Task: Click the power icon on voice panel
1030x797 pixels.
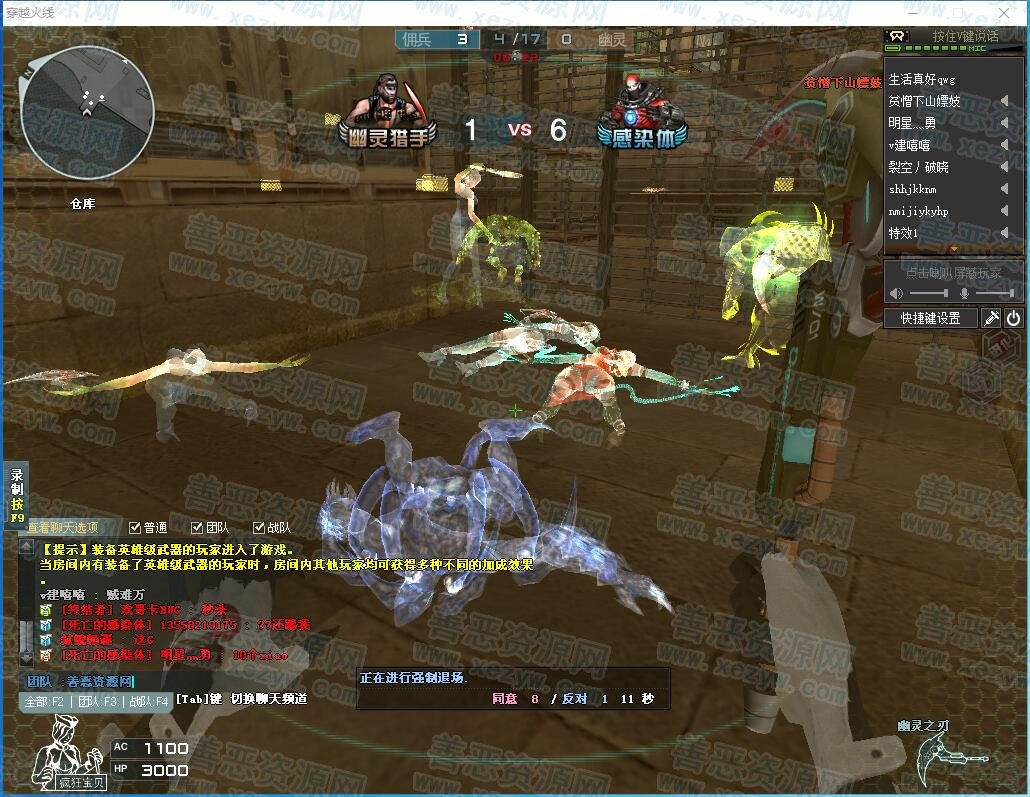Action: point(1013,318)
